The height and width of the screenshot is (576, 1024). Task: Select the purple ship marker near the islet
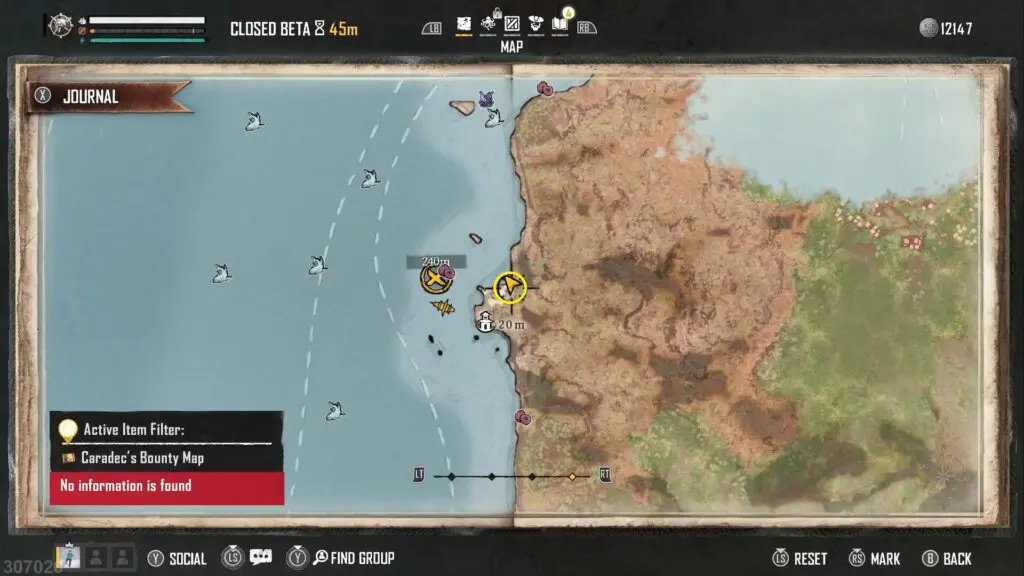pyautogui.click(x=487, y=98)
